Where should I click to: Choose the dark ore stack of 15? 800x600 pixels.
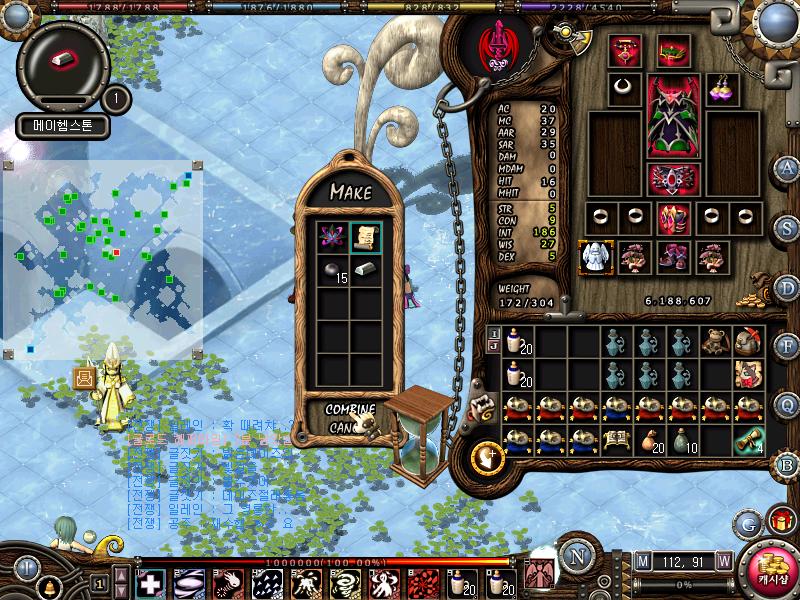point(332,270)
